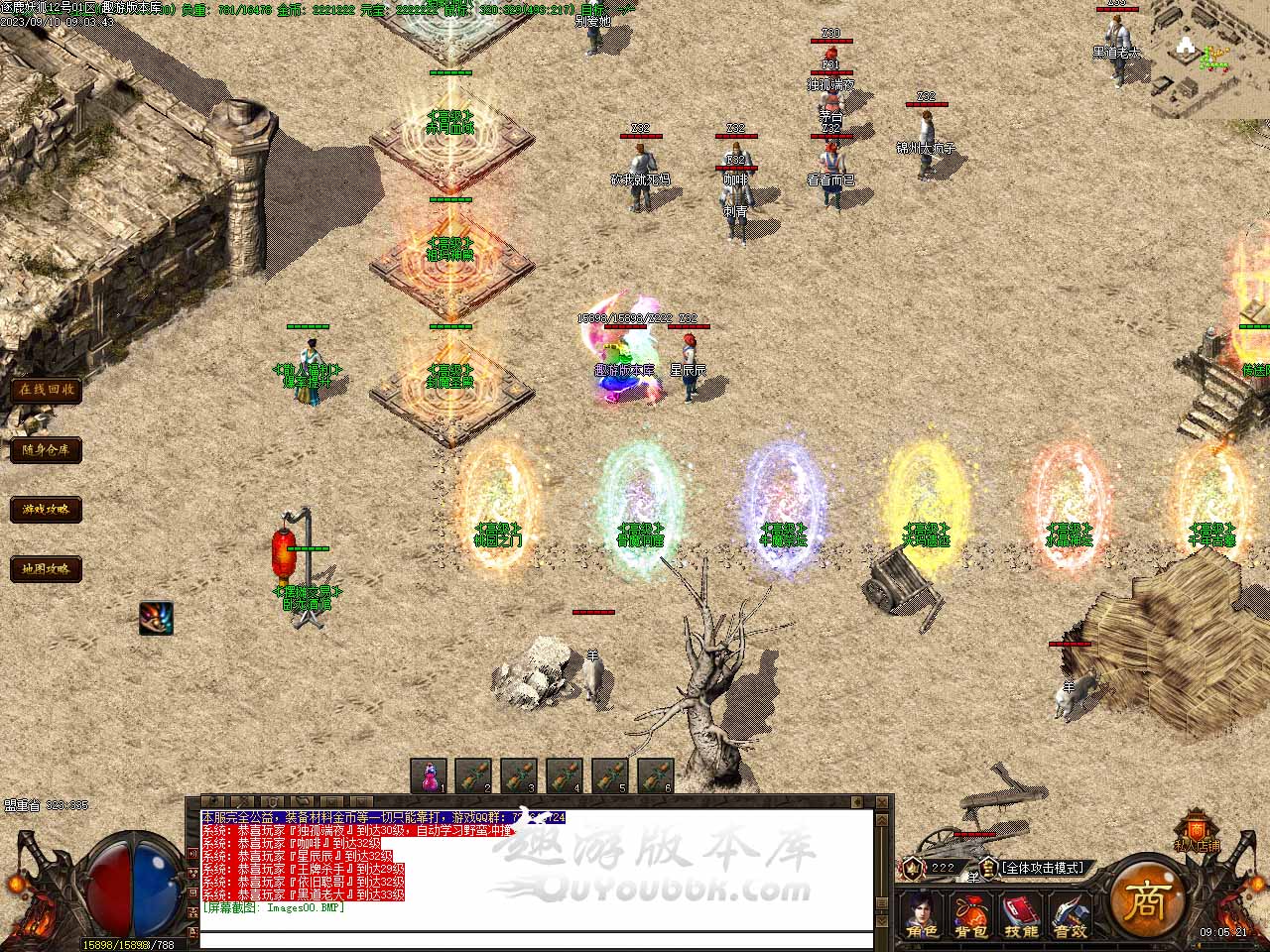Viewport: 1270px width, 952px height.
Task: Activate the colorful orbs skill icon
Action: pos(156,618)
